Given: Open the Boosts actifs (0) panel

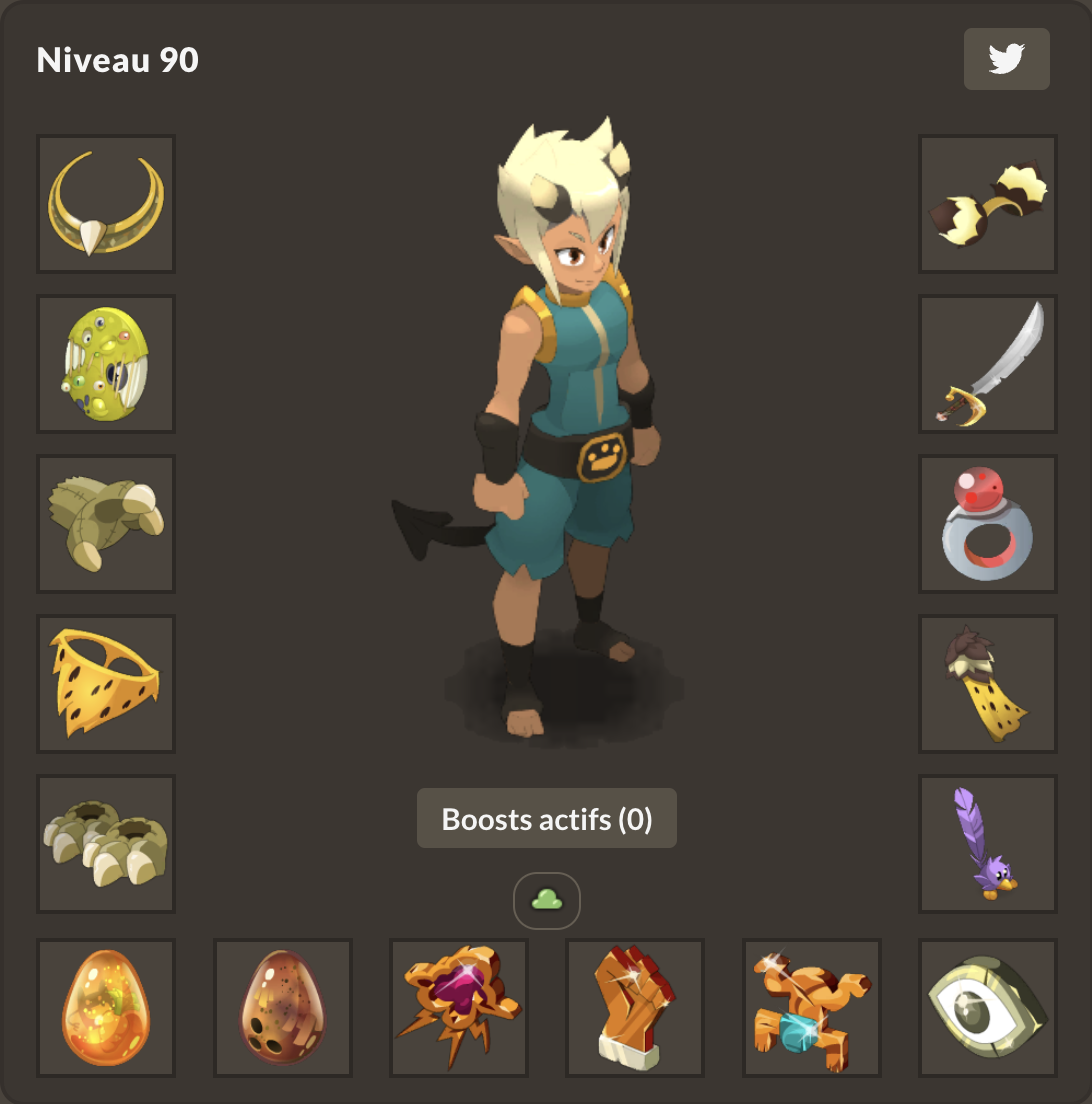Looking at the screenshot, I should point(547,819).
